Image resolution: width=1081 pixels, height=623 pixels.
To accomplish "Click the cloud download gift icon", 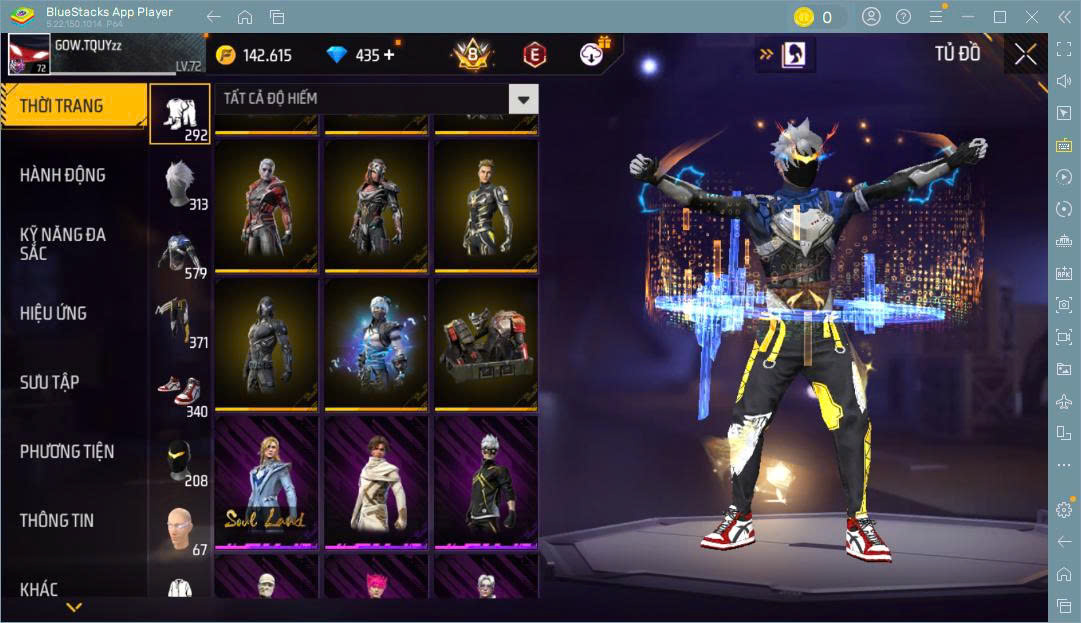I will [595, 54].
